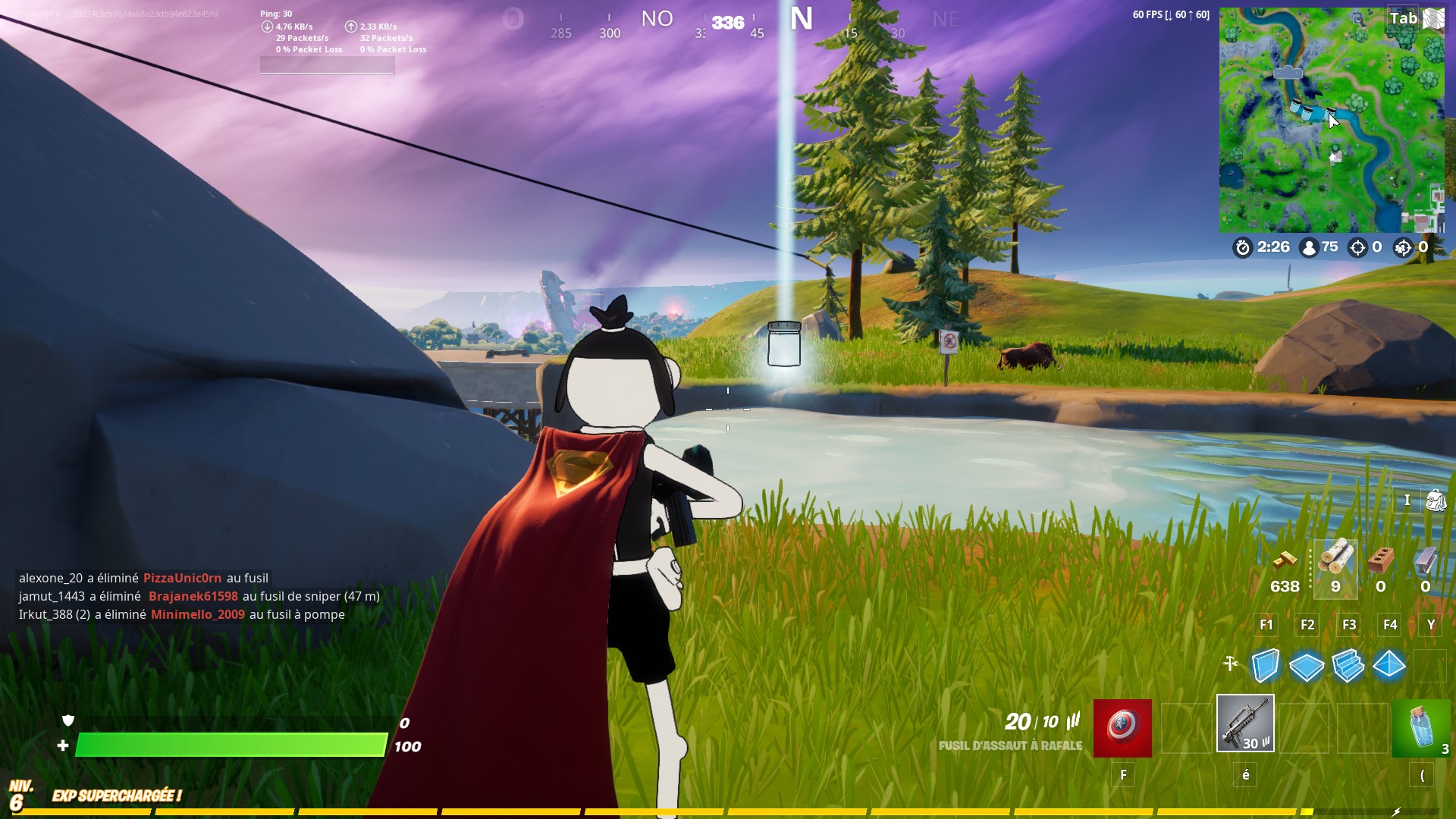This screenshot has height=819, width=1456.
Task: Click the EXP SUPERCHARGÉE banner
Action: 117,797
